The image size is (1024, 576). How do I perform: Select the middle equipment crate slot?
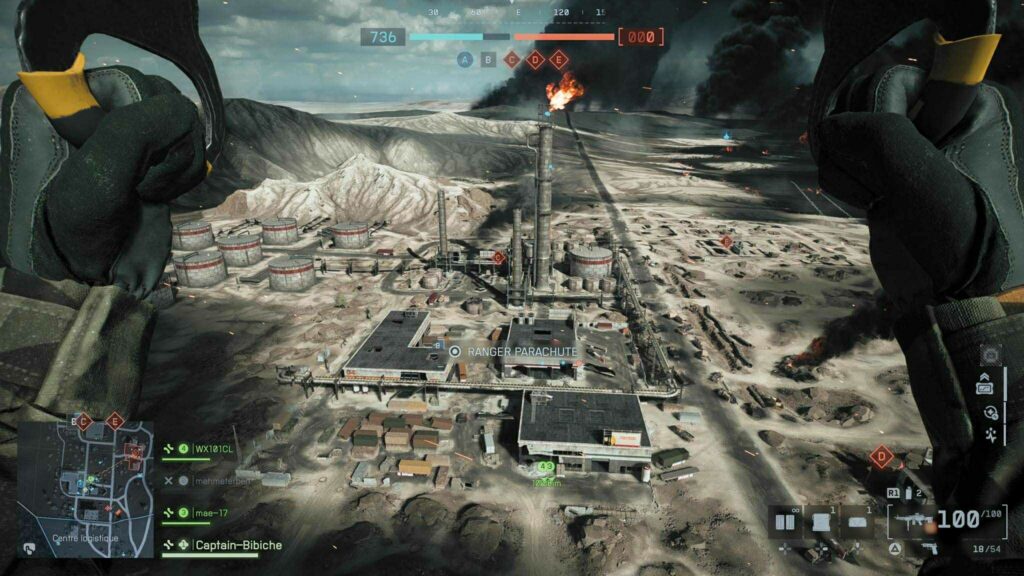[821, 521]
